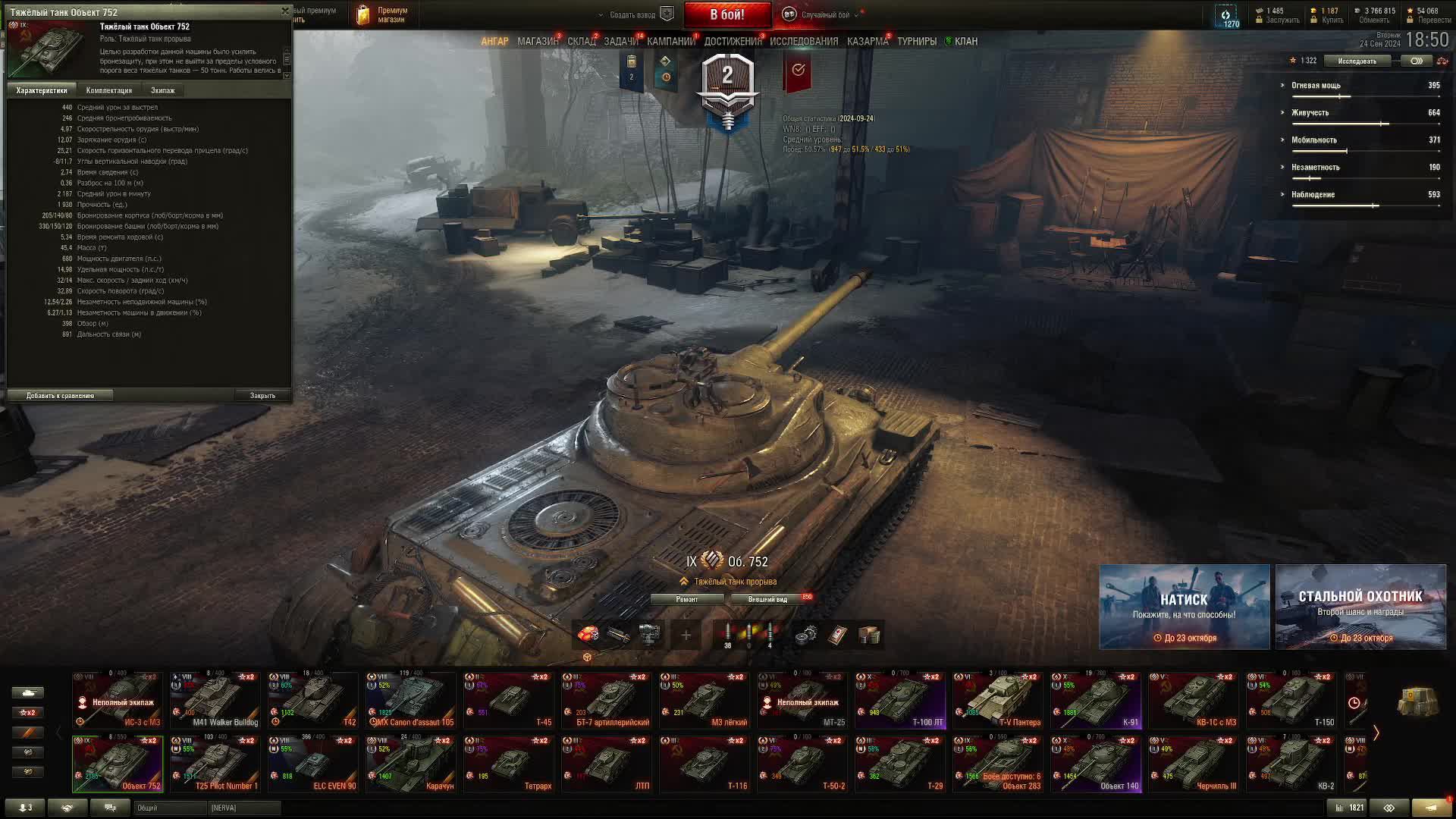Click the Ремонт repair button
1456x819 pixels.
[687, 599]
